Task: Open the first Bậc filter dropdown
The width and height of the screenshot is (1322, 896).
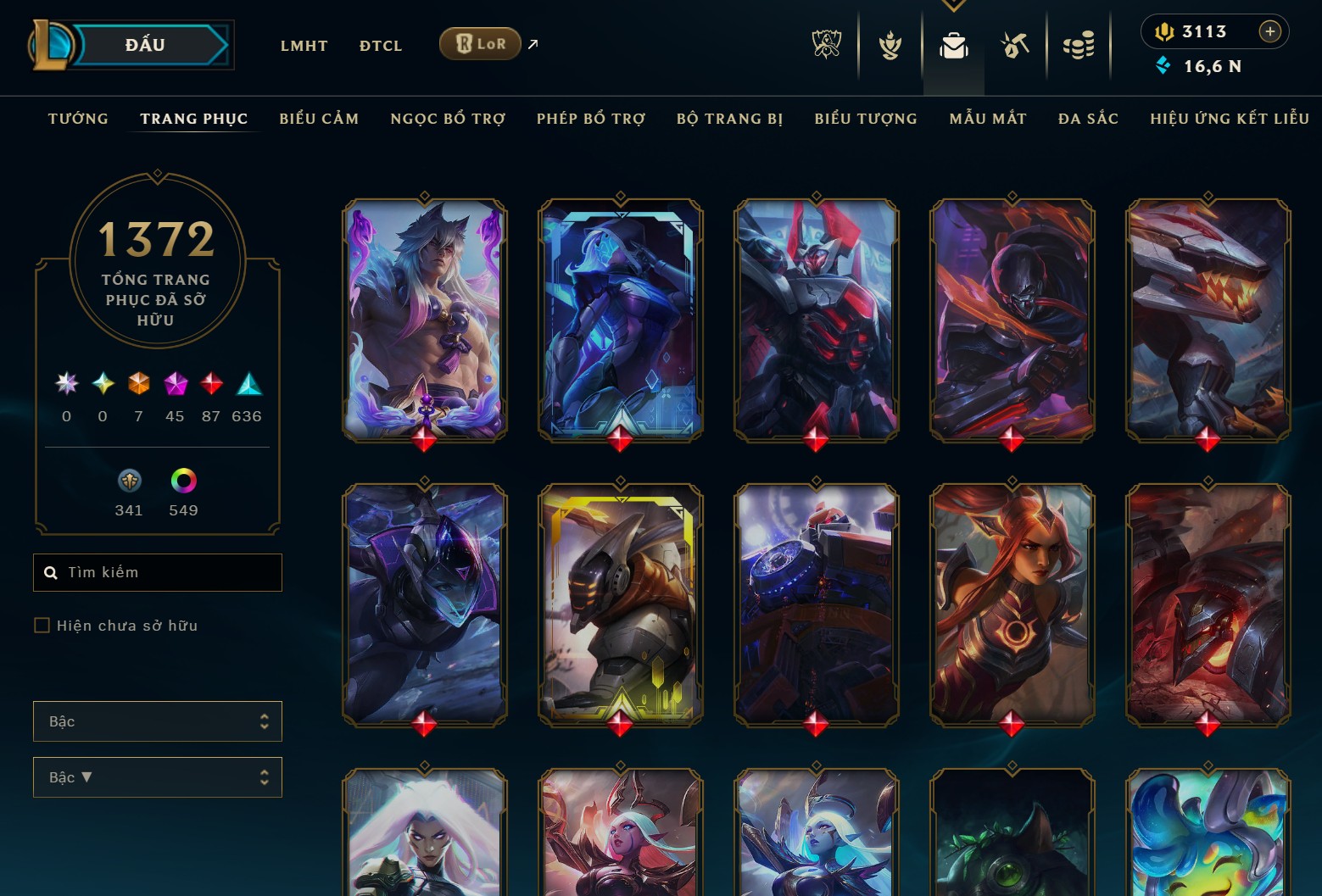Action: pos(157,721)
